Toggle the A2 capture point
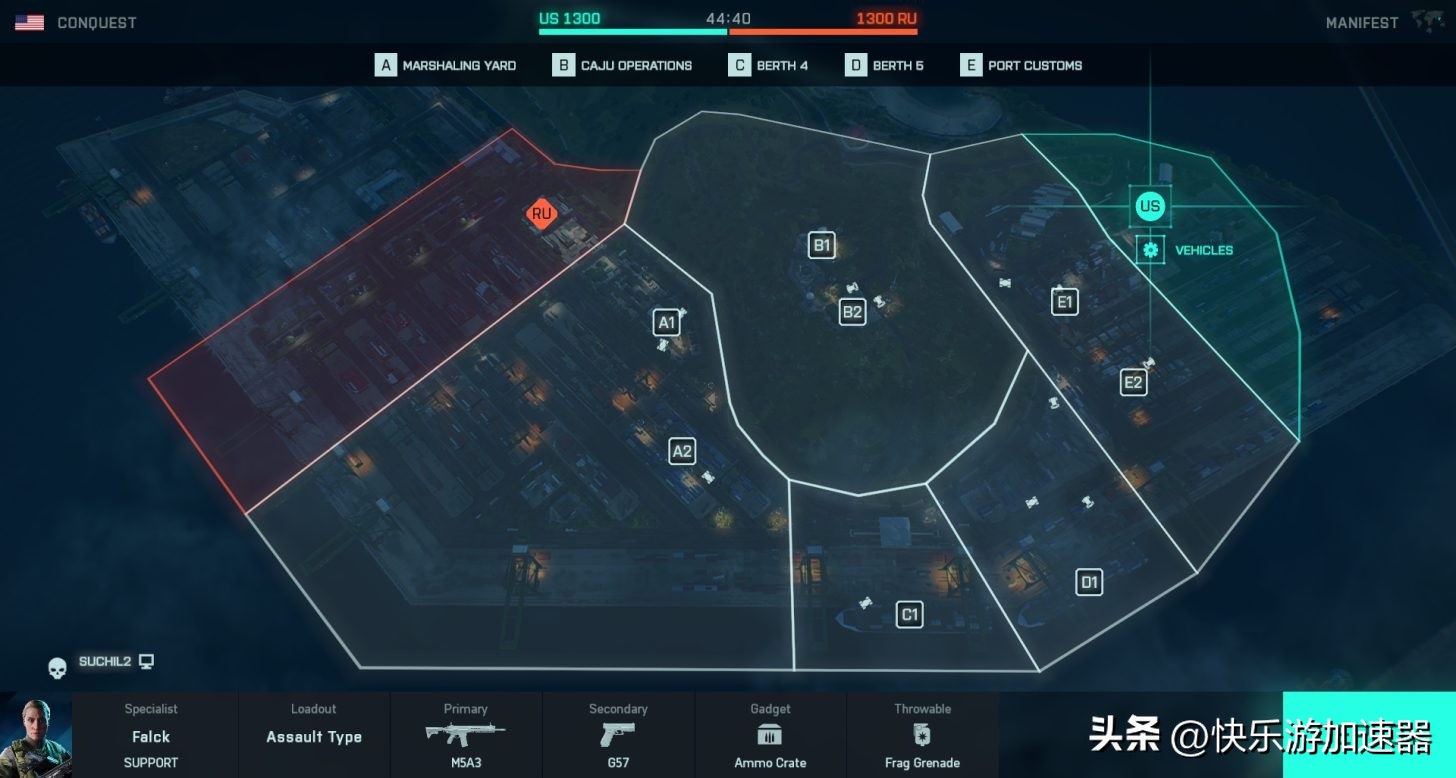The image size is (1456, 778). [682, 451]
